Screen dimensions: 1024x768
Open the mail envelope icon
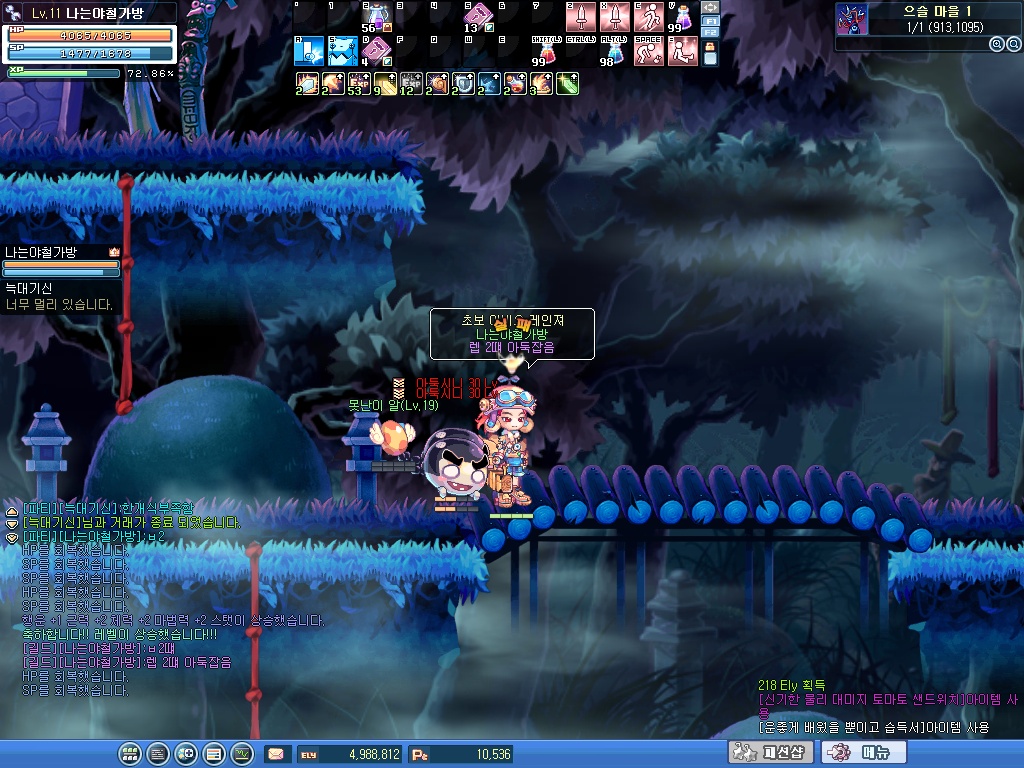(275, 754)
